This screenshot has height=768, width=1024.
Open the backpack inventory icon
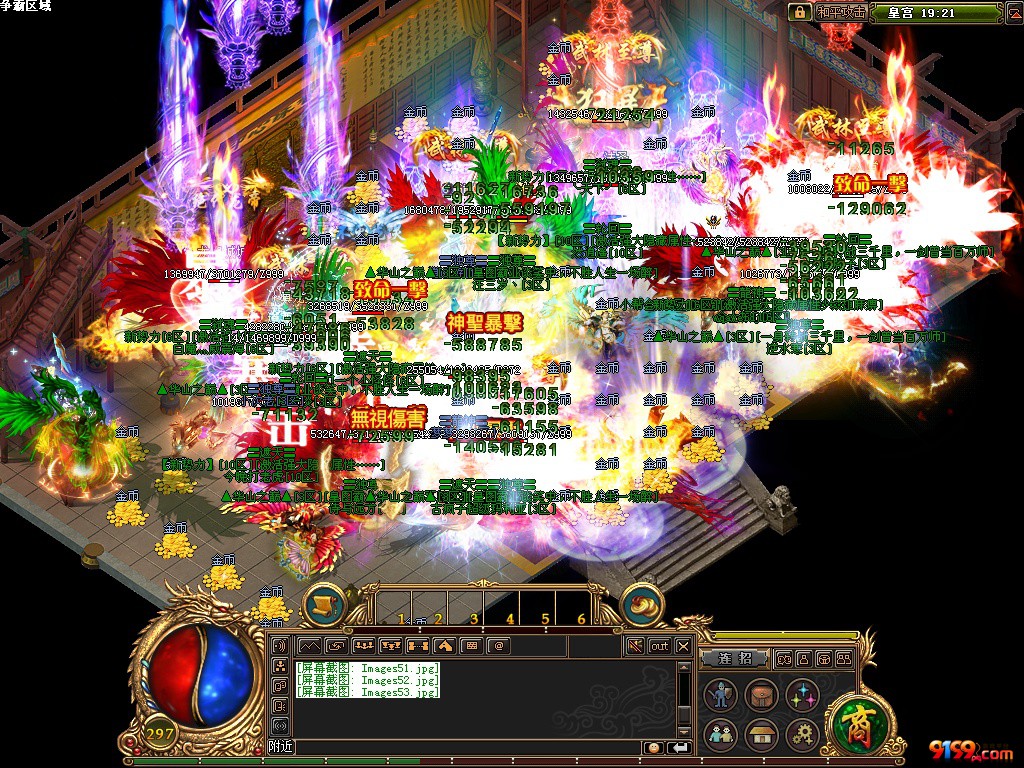point(760,695)
